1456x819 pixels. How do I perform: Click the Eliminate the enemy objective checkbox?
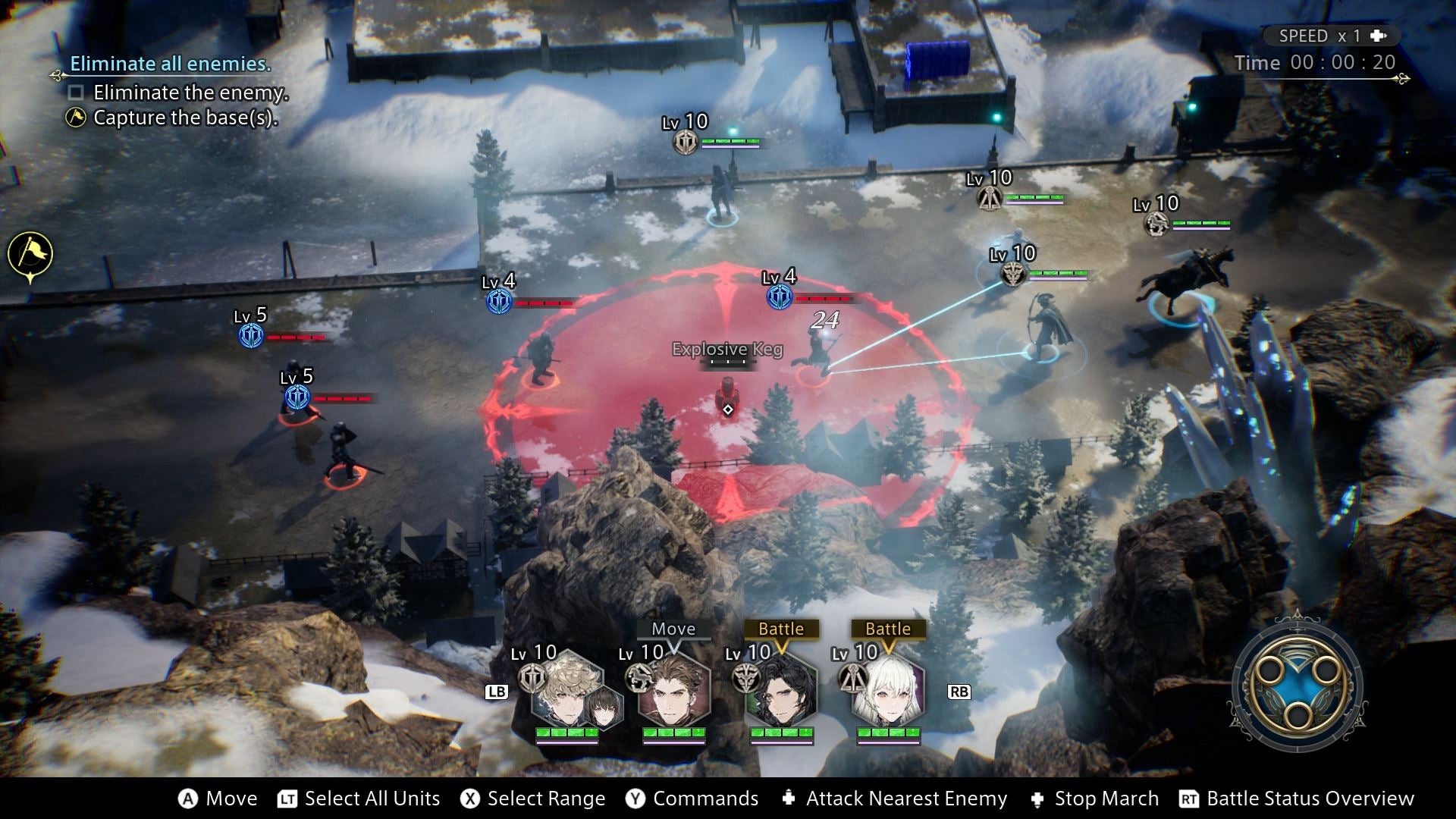pos(76,93)
